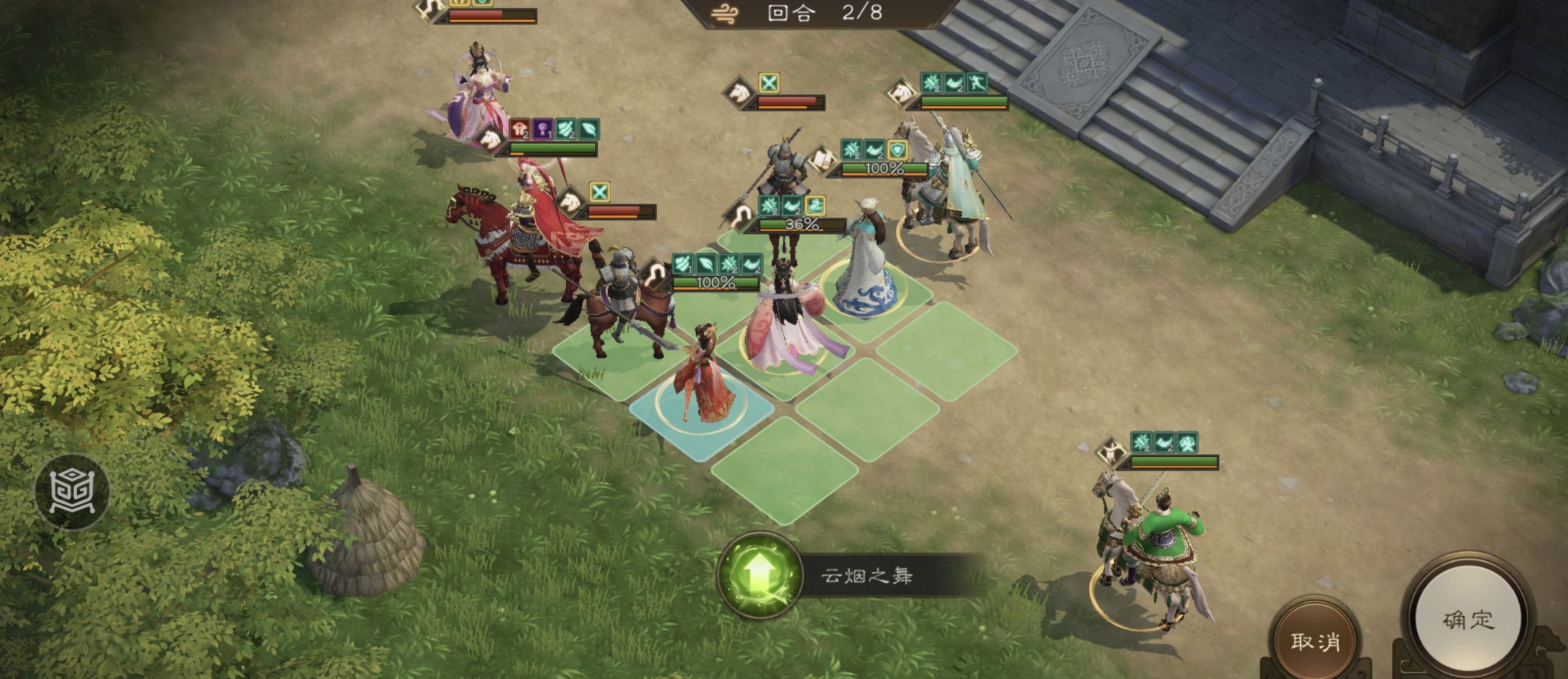
Task: Inspect the red armor debuff icon with count 2
Action: click(x=519, y=129)
